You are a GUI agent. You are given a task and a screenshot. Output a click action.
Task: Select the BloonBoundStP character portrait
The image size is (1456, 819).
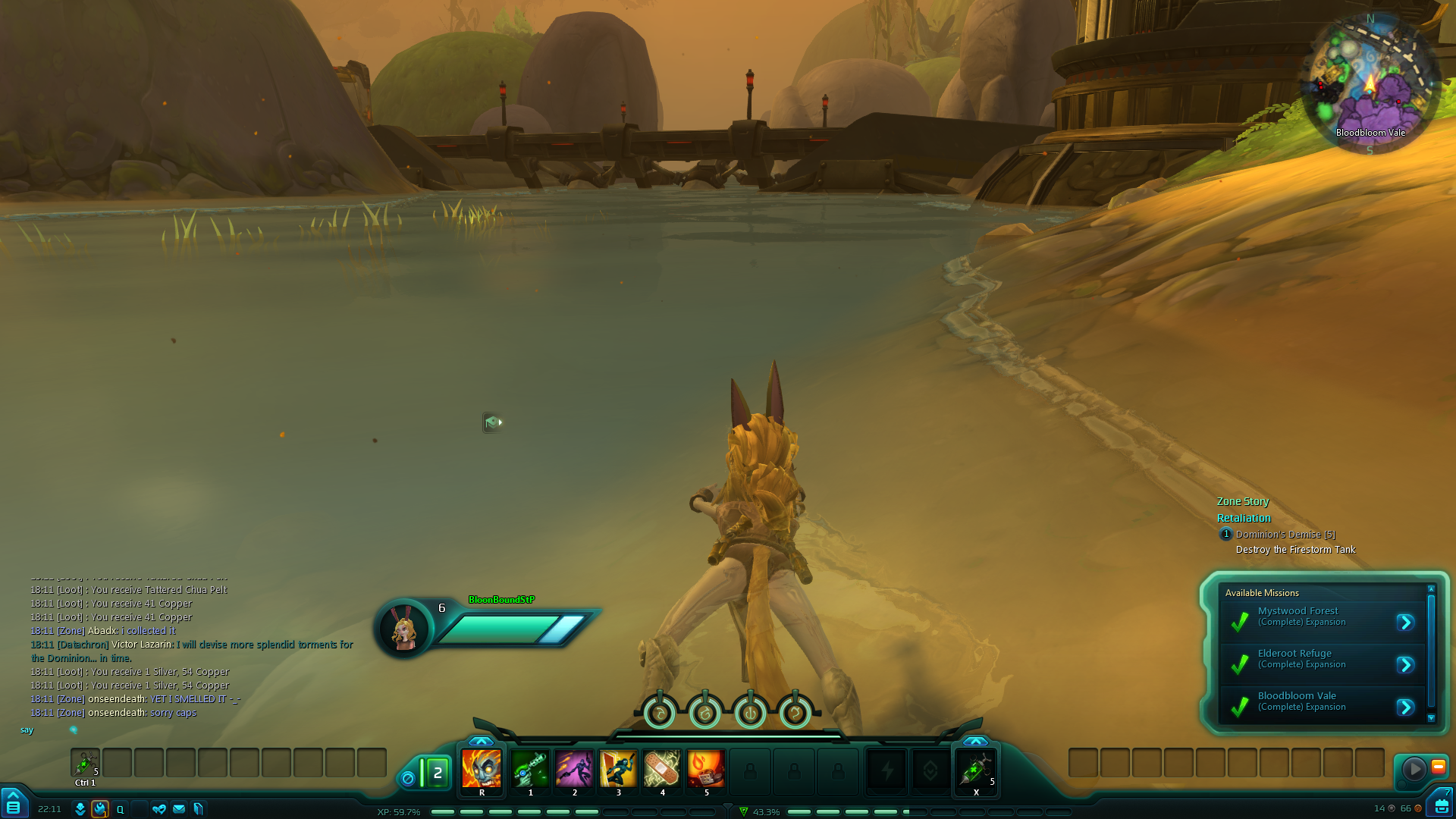pyautogui.click(x=403, y=629)
